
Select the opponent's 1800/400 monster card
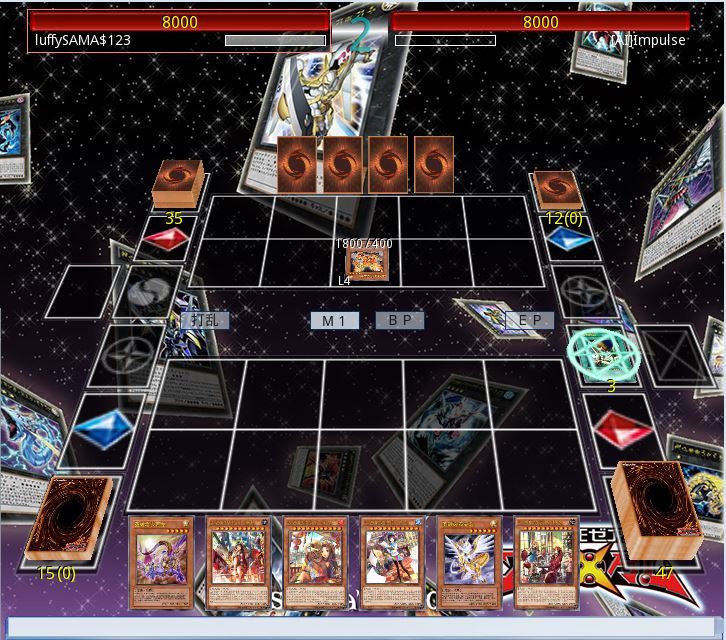pyautogui.click(x=367, y=265)
